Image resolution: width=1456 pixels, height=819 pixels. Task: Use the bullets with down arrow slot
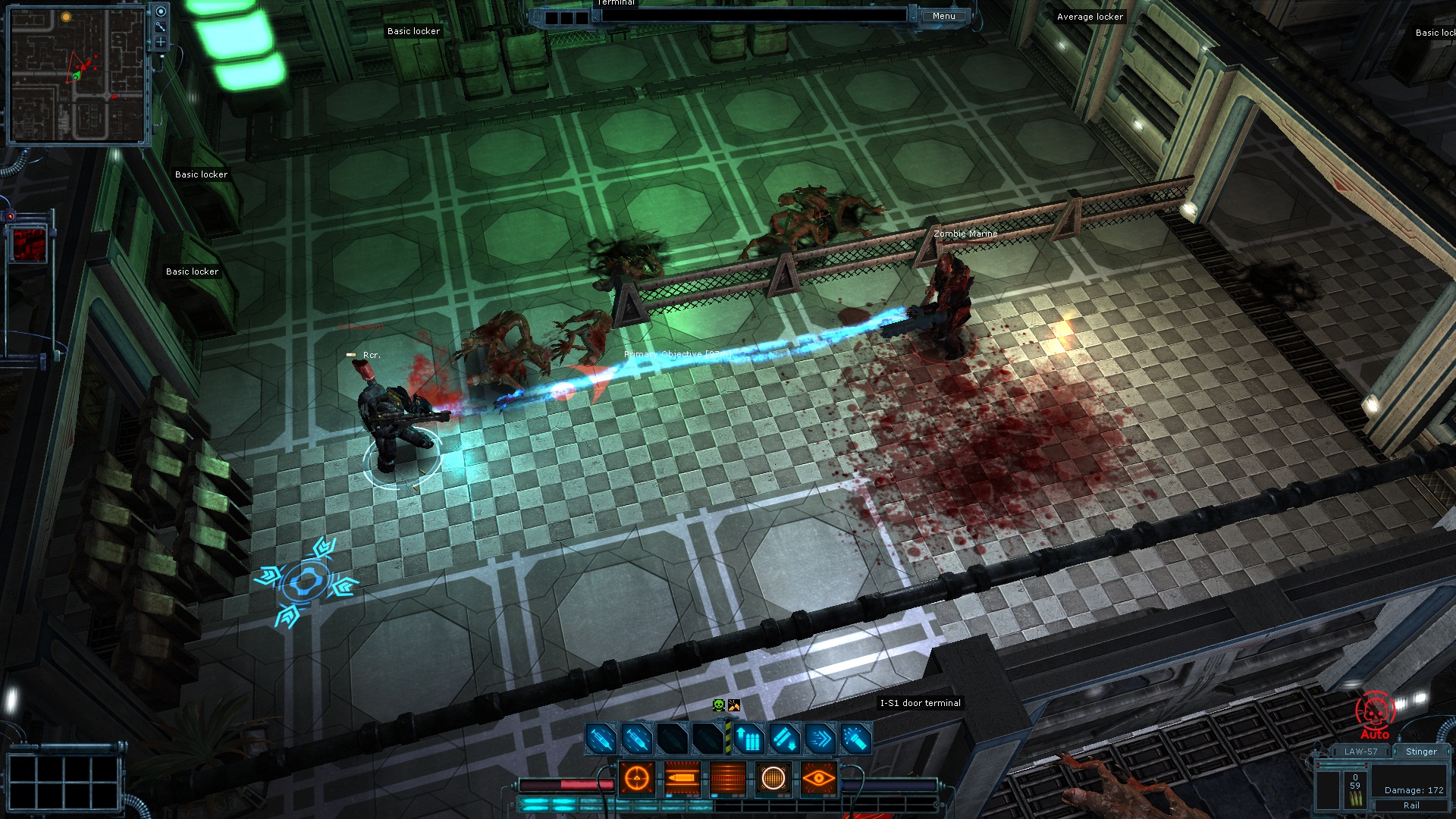point(784,739)
